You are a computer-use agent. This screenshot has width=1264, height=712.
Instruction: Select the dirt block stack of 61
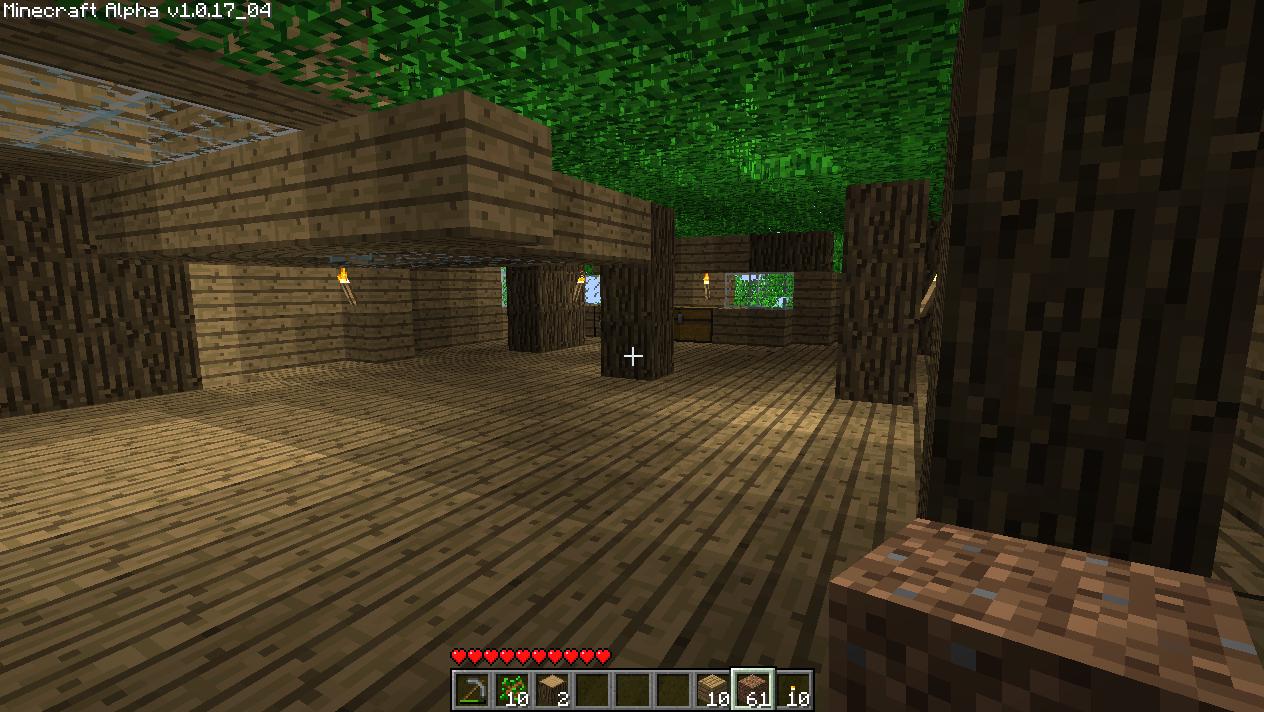point(752,690)
